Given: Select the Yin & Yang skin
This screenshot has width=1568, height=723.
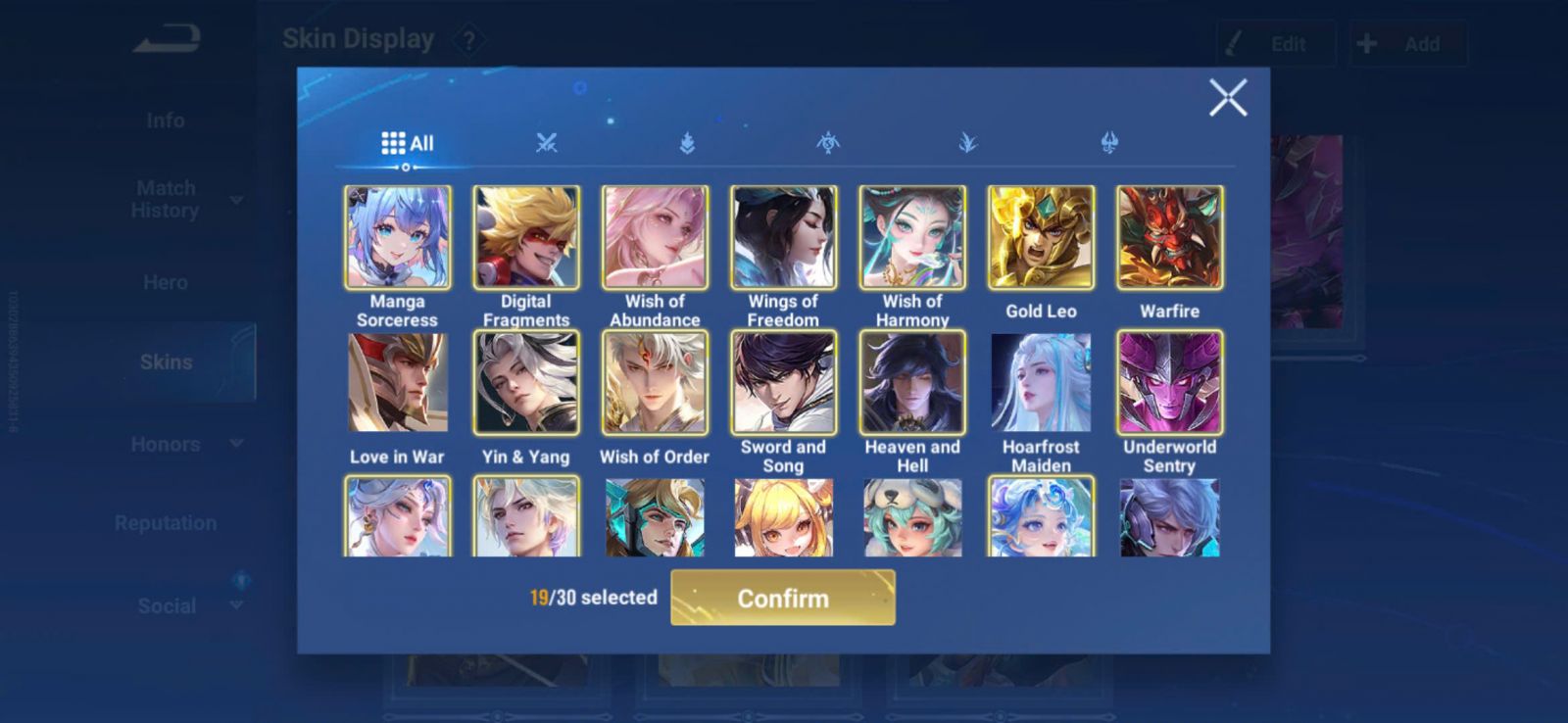Looking at the screenshot, I should [526, 382].
